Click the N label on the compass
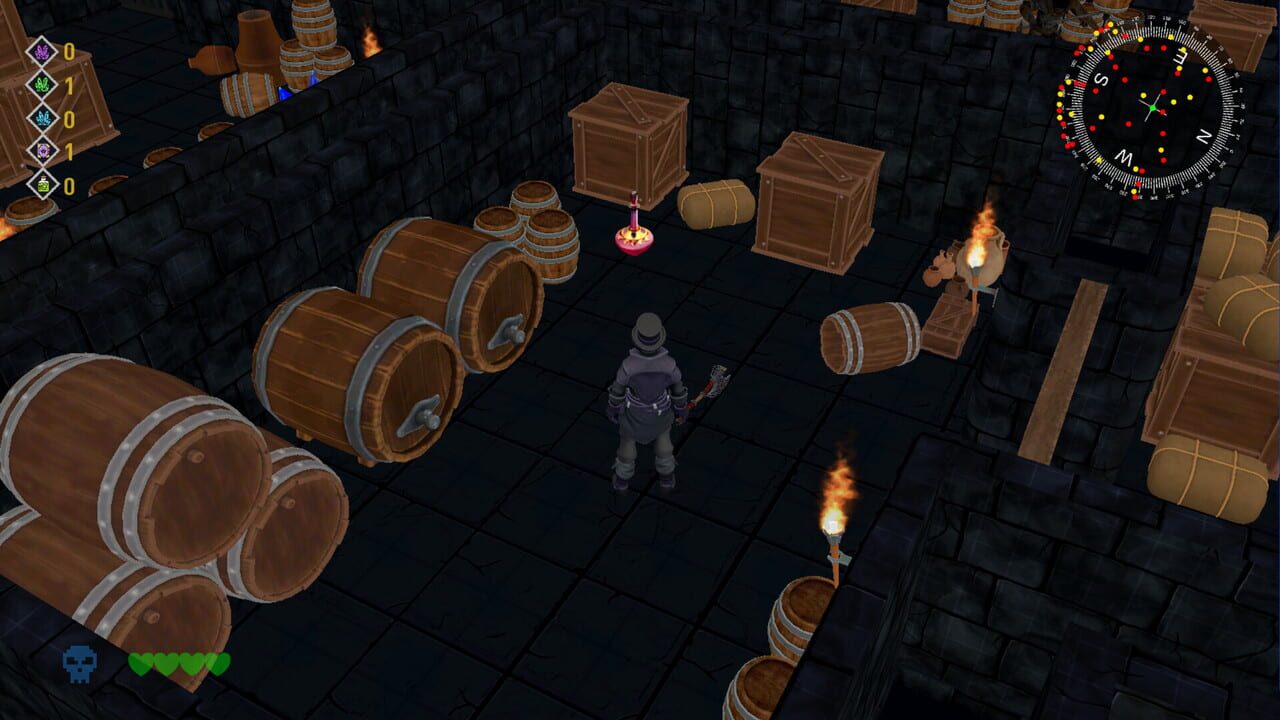Screen dimensions: 1280x720 1202,136
